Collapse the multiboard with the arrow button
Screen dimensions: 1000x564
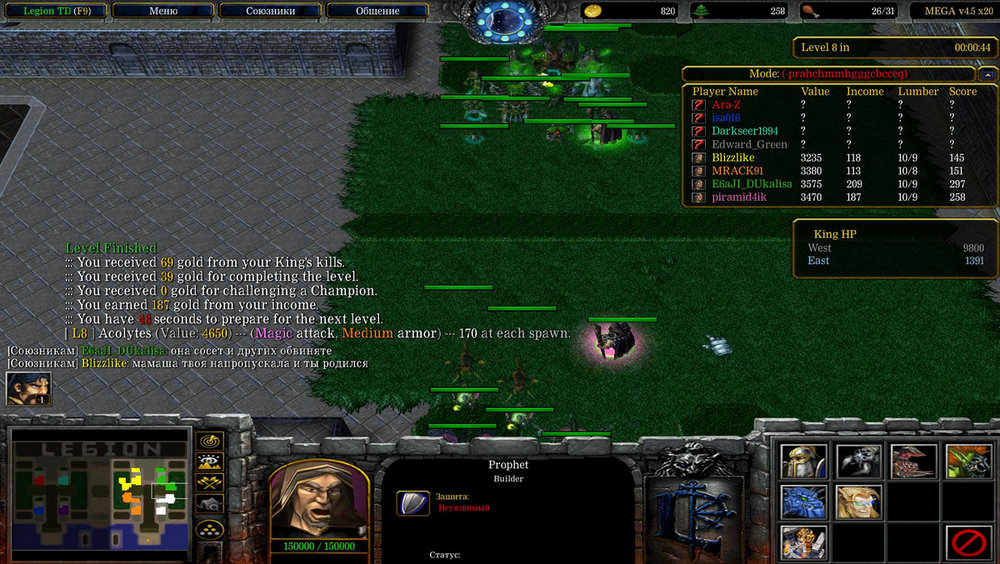988,74
